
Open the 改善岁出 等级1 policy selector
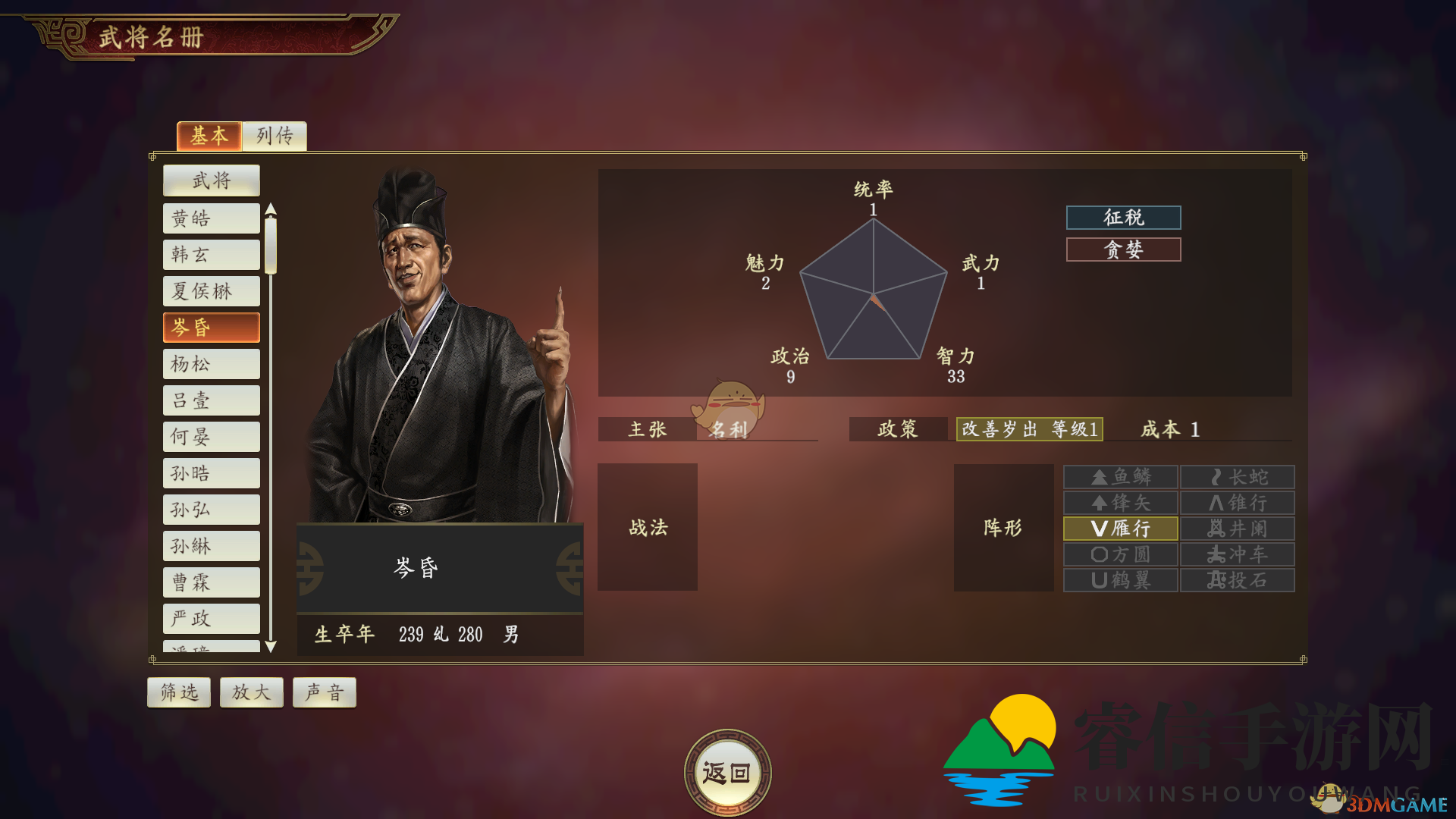1029,430
